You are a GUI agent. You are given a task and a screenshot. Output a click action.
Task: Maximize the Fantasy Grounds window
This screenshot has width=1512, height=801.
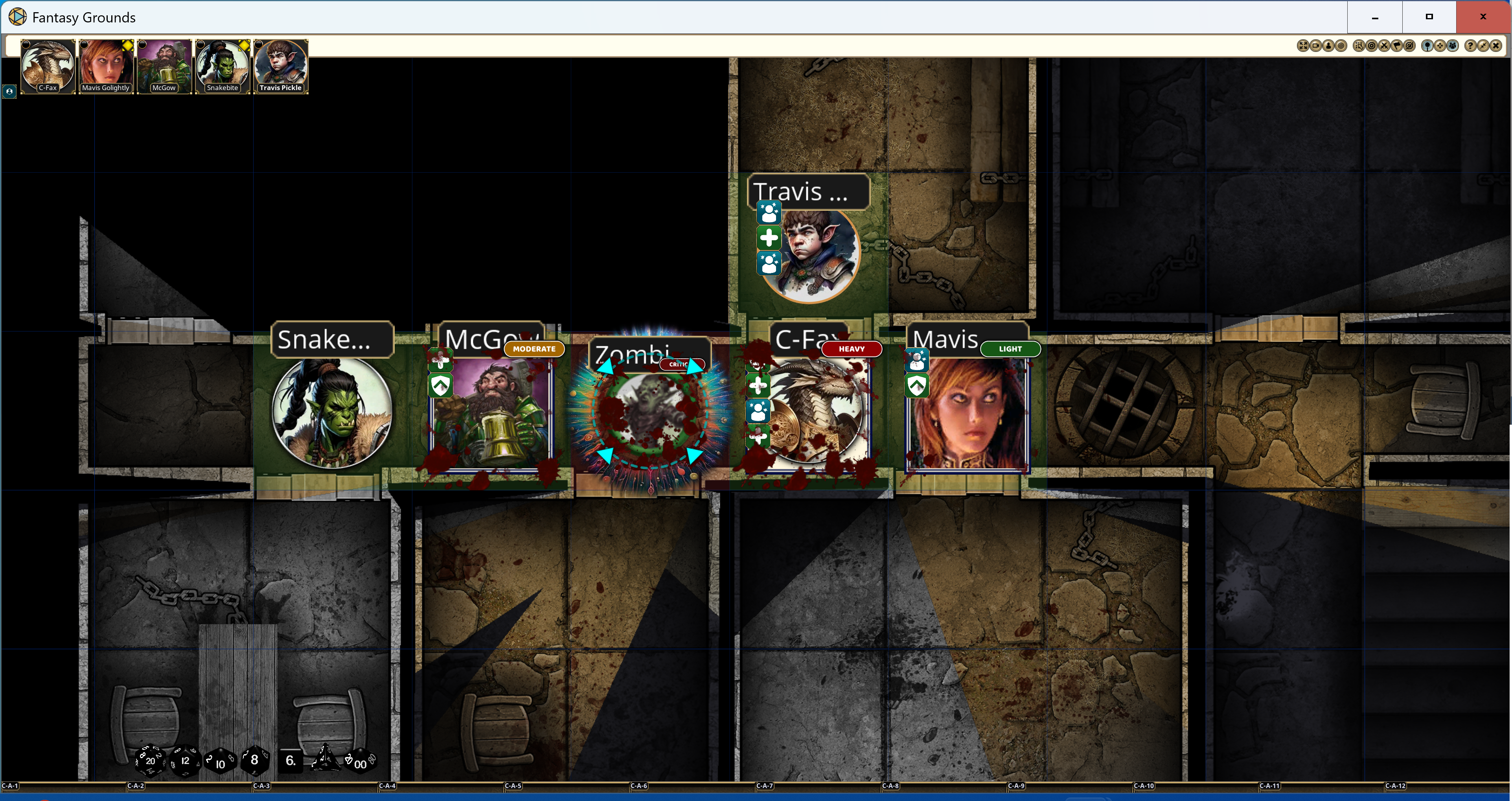pos(1429,17)
